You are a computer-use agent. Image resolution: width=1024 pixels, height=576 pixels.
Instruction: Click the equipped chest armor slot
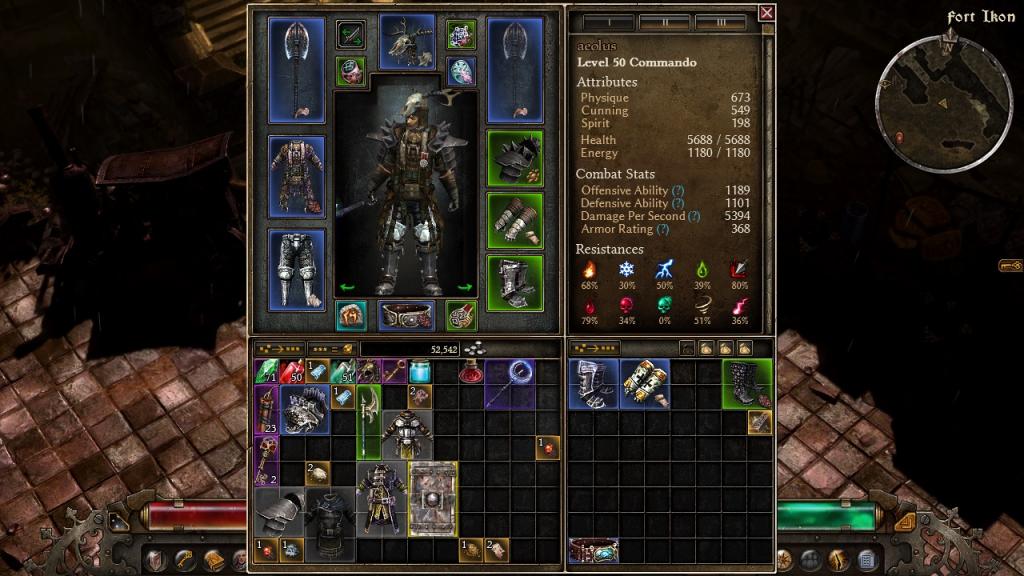[x=297, y=174]
